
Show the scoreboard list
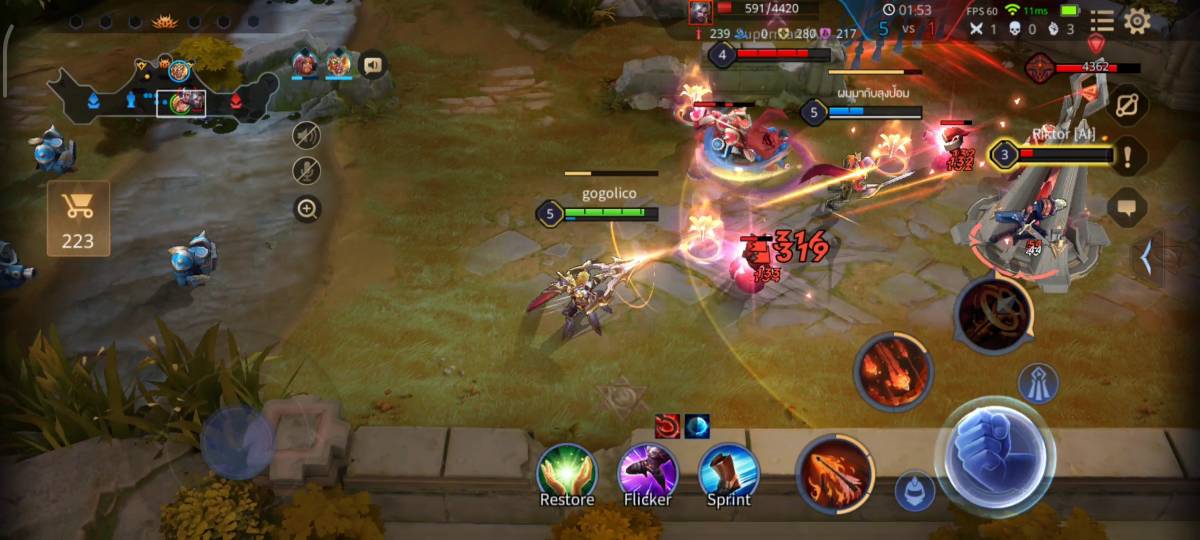(1102, 21)
